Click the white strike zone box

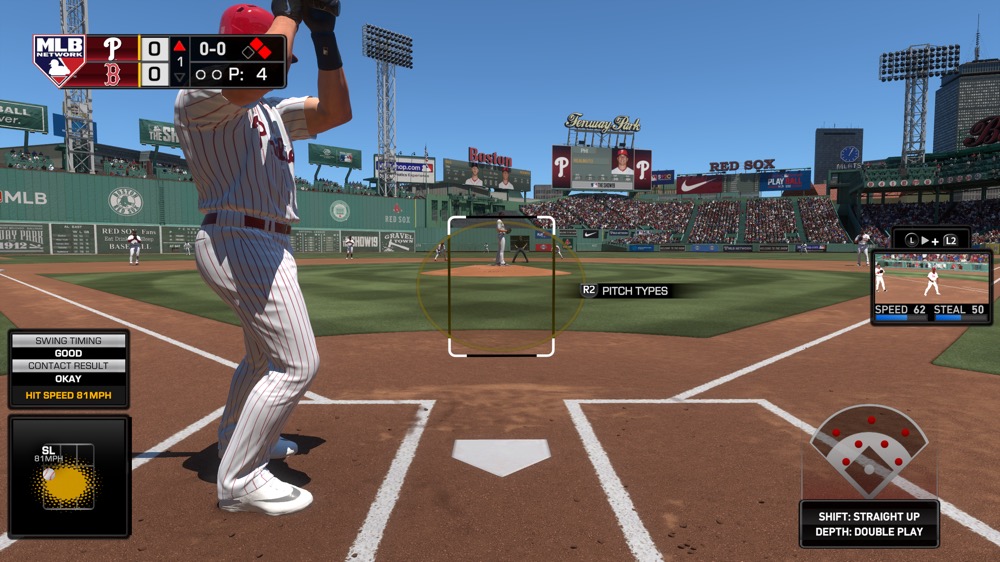pyautogui.click(x=501, y=286)
